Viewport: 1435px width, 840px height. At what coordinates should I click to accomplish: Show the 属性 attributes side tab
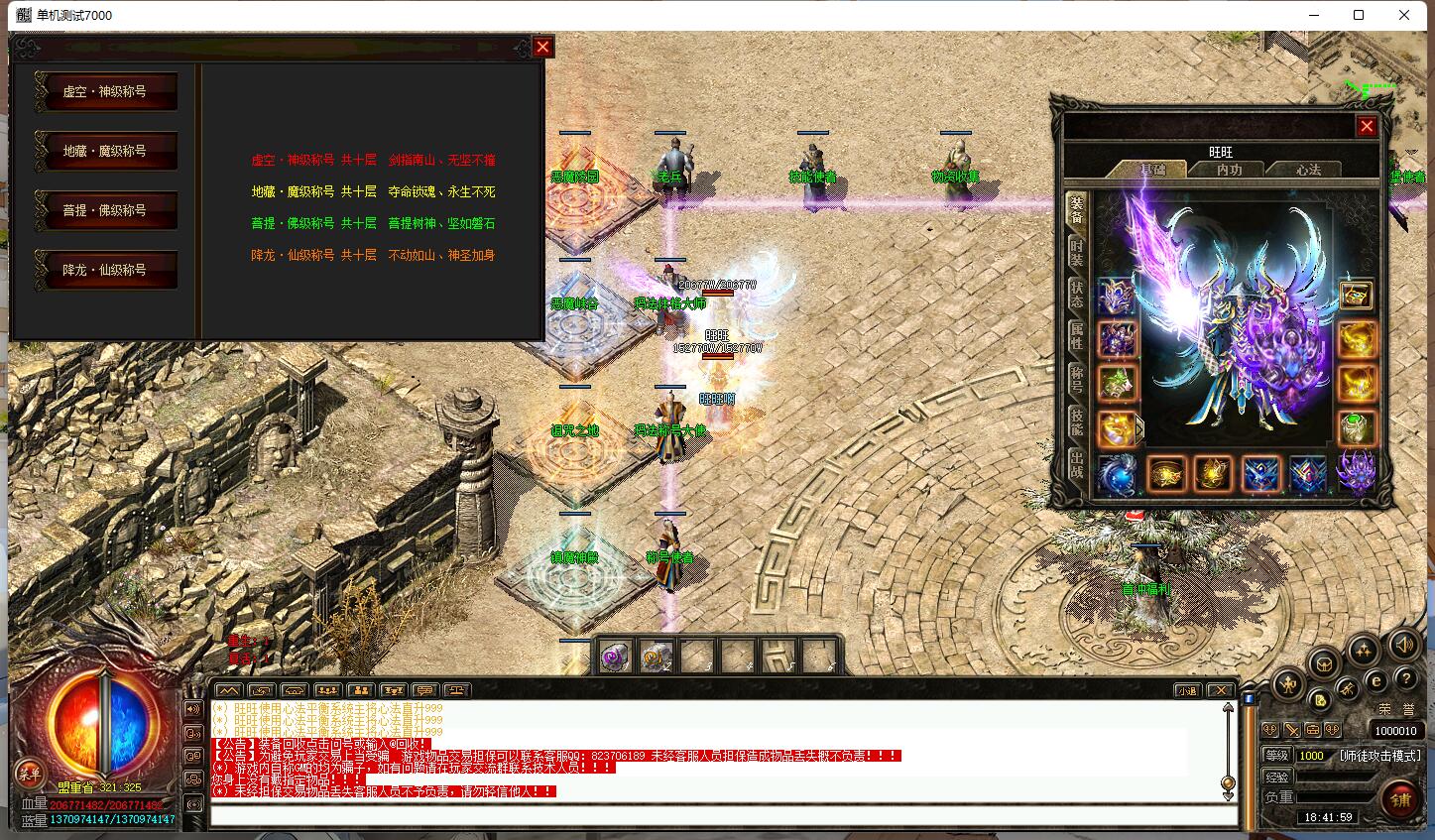tap(1077, 336)
